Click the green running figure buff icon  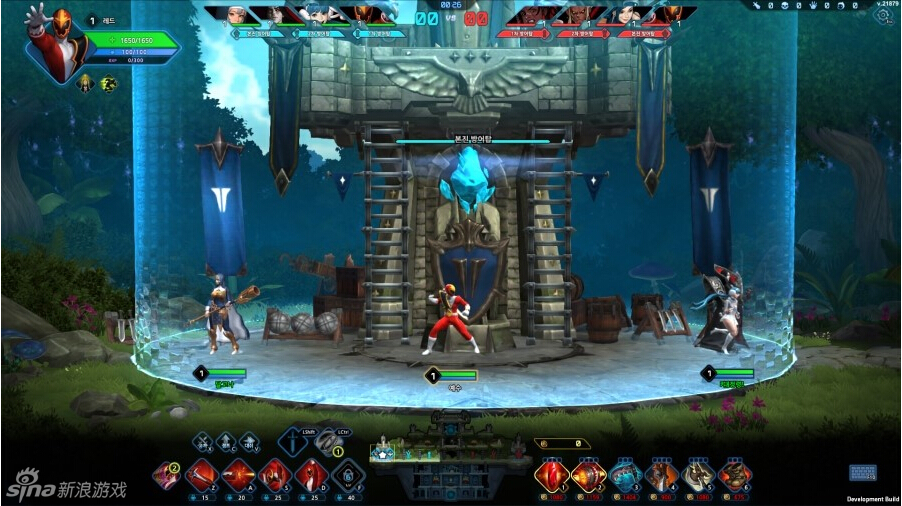108,83
